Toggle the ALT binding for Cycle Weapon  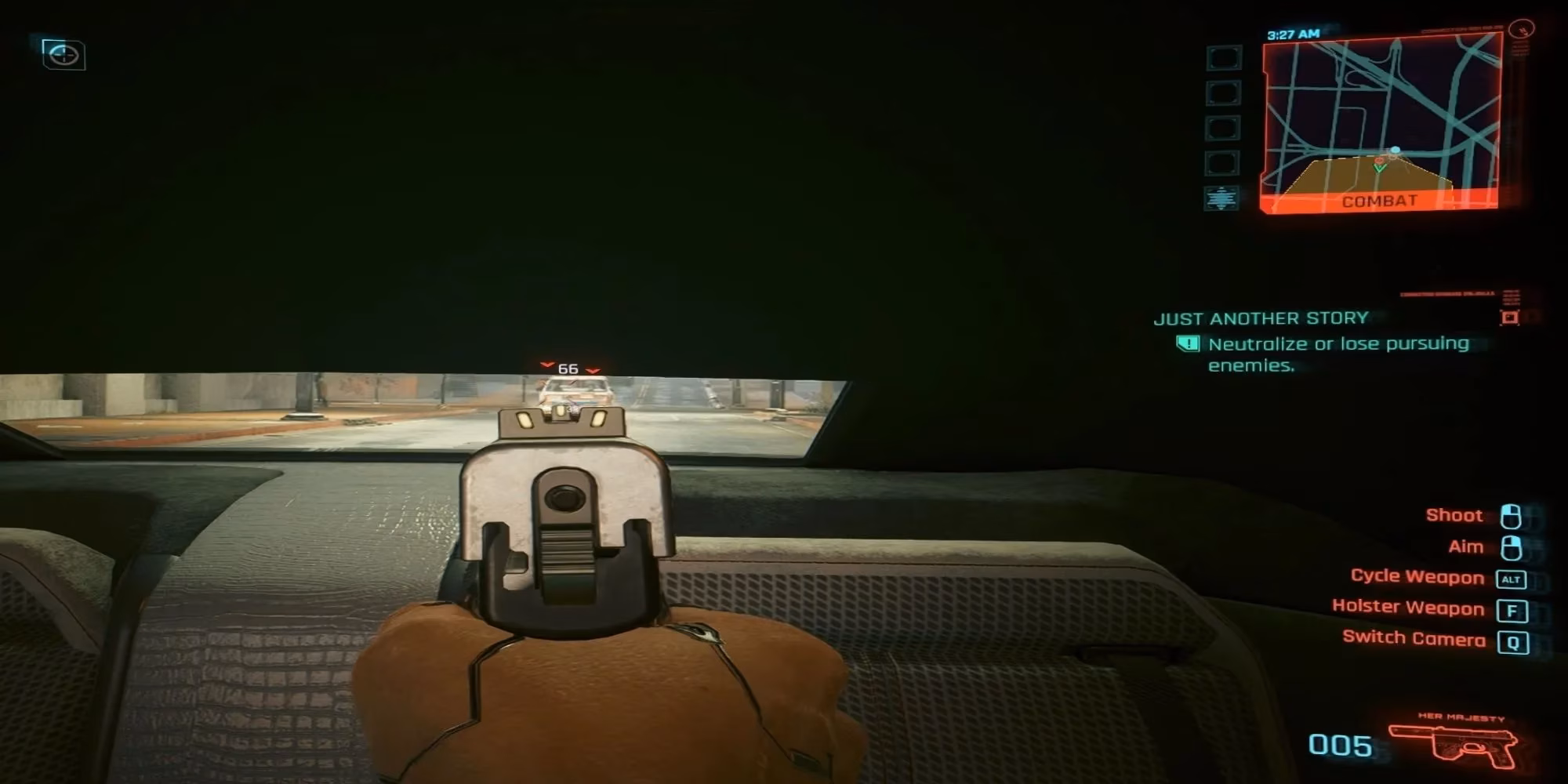[1512, 578]
